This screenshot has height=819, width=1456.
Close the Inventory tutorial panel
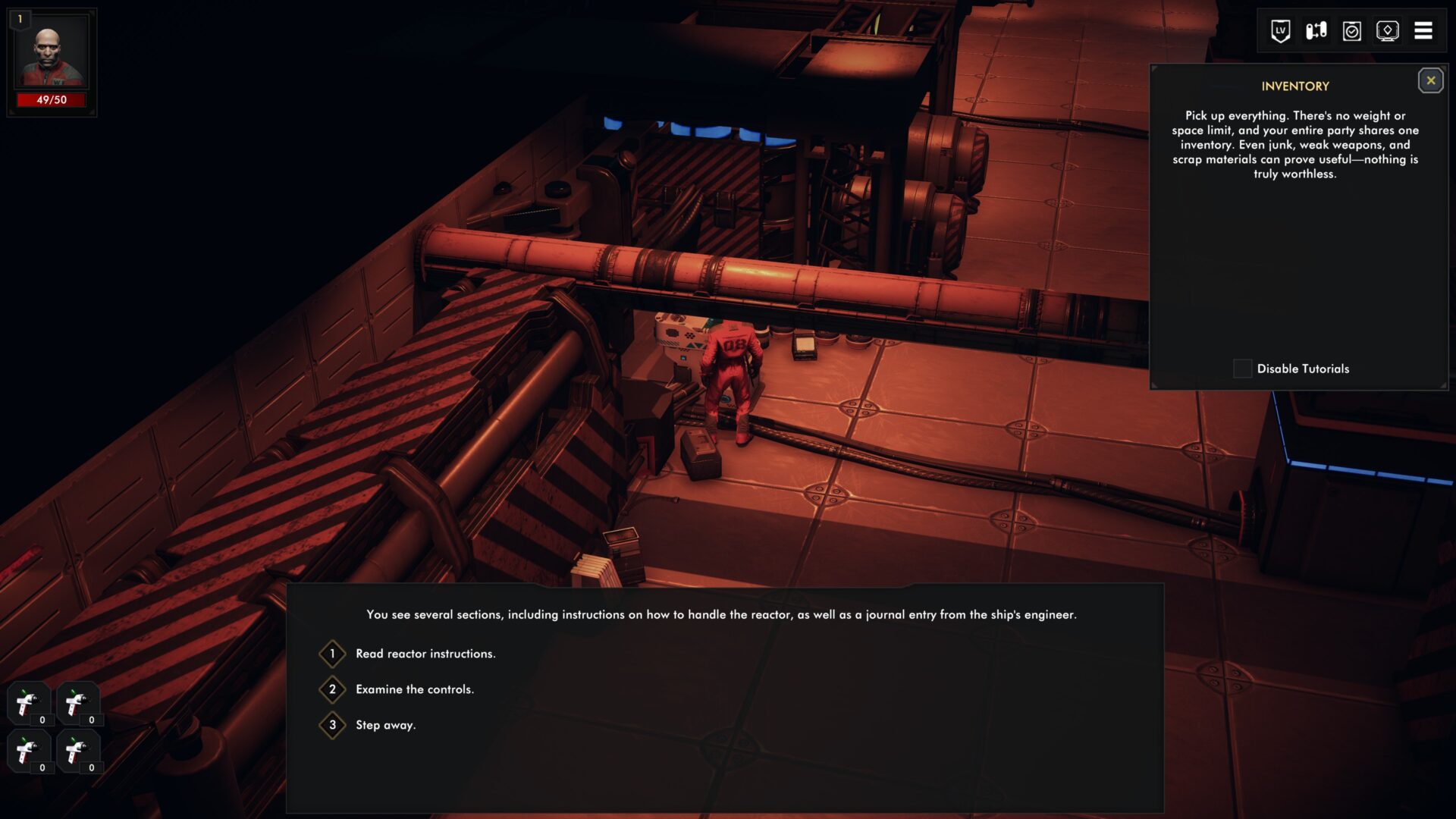pyautogui.click(x=1430, y=80)
